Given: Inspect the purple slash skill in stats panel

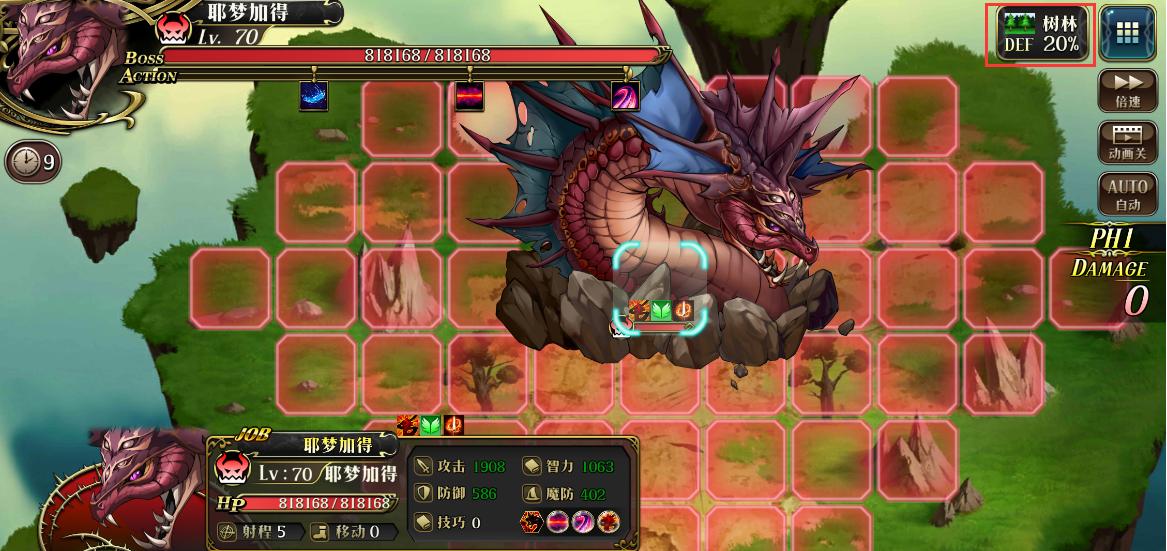Looking at the screenshot, I should point(583,522).
